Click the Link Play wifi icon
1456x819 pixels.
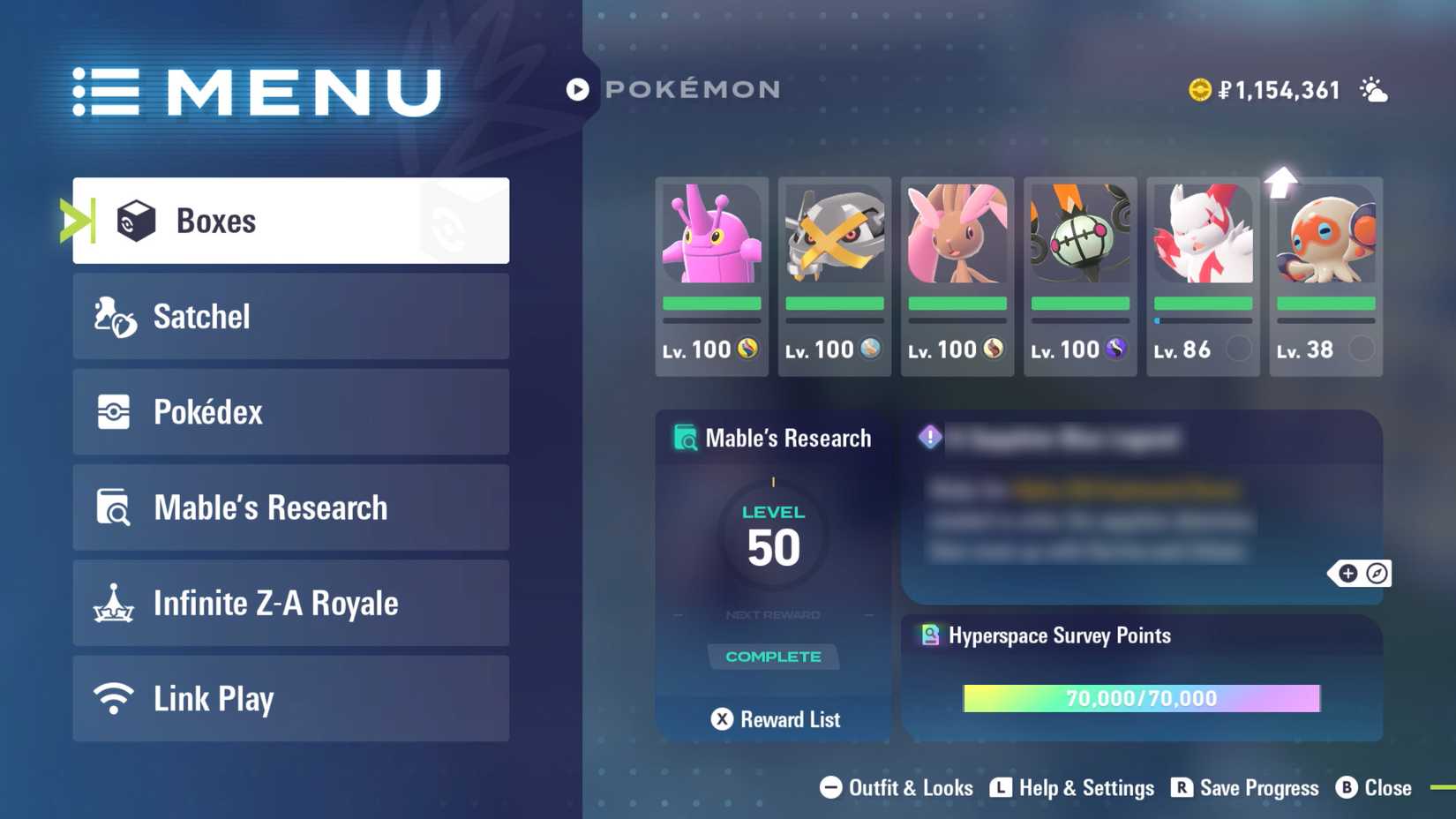tap(114, 698)
